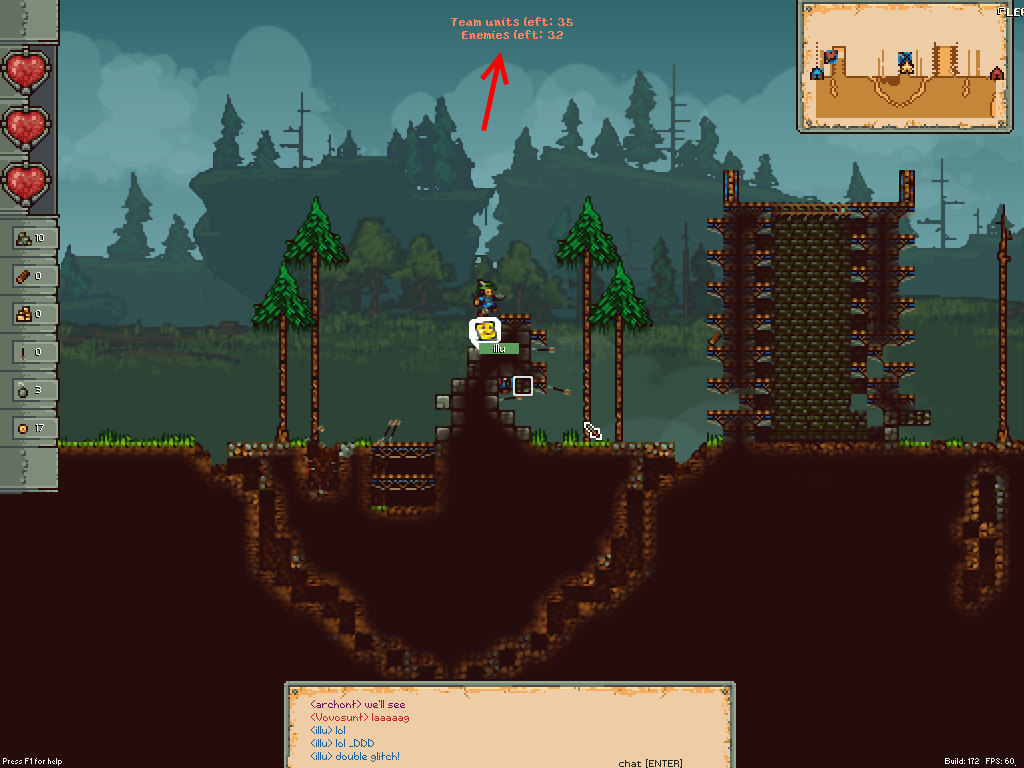Activate the chat [ENTER] input prompt
The height and width of the screenshot is (768, 1024).
click(650, 763)
